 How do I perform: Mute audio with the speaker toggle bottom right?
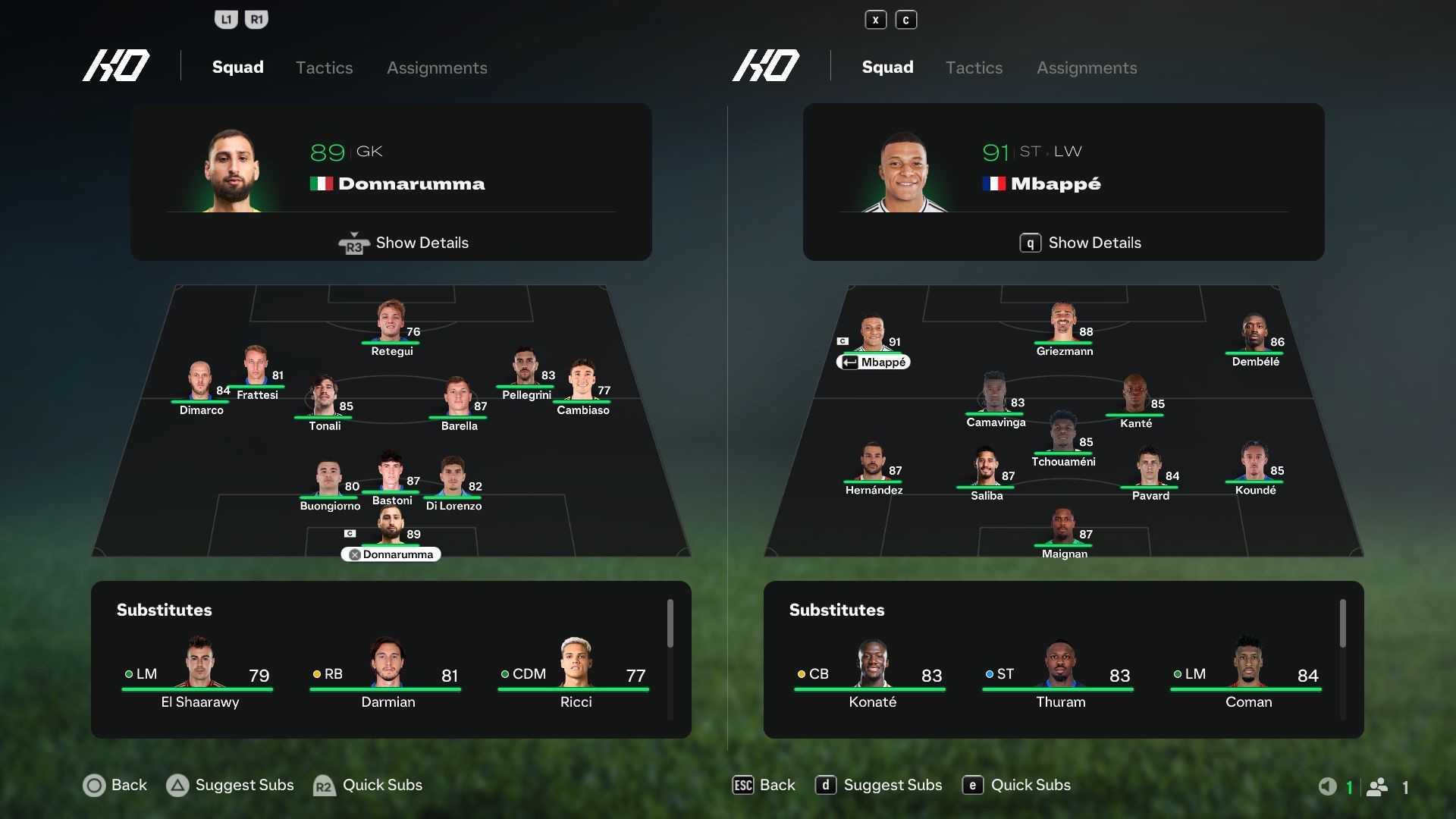tap(1327, 786)
